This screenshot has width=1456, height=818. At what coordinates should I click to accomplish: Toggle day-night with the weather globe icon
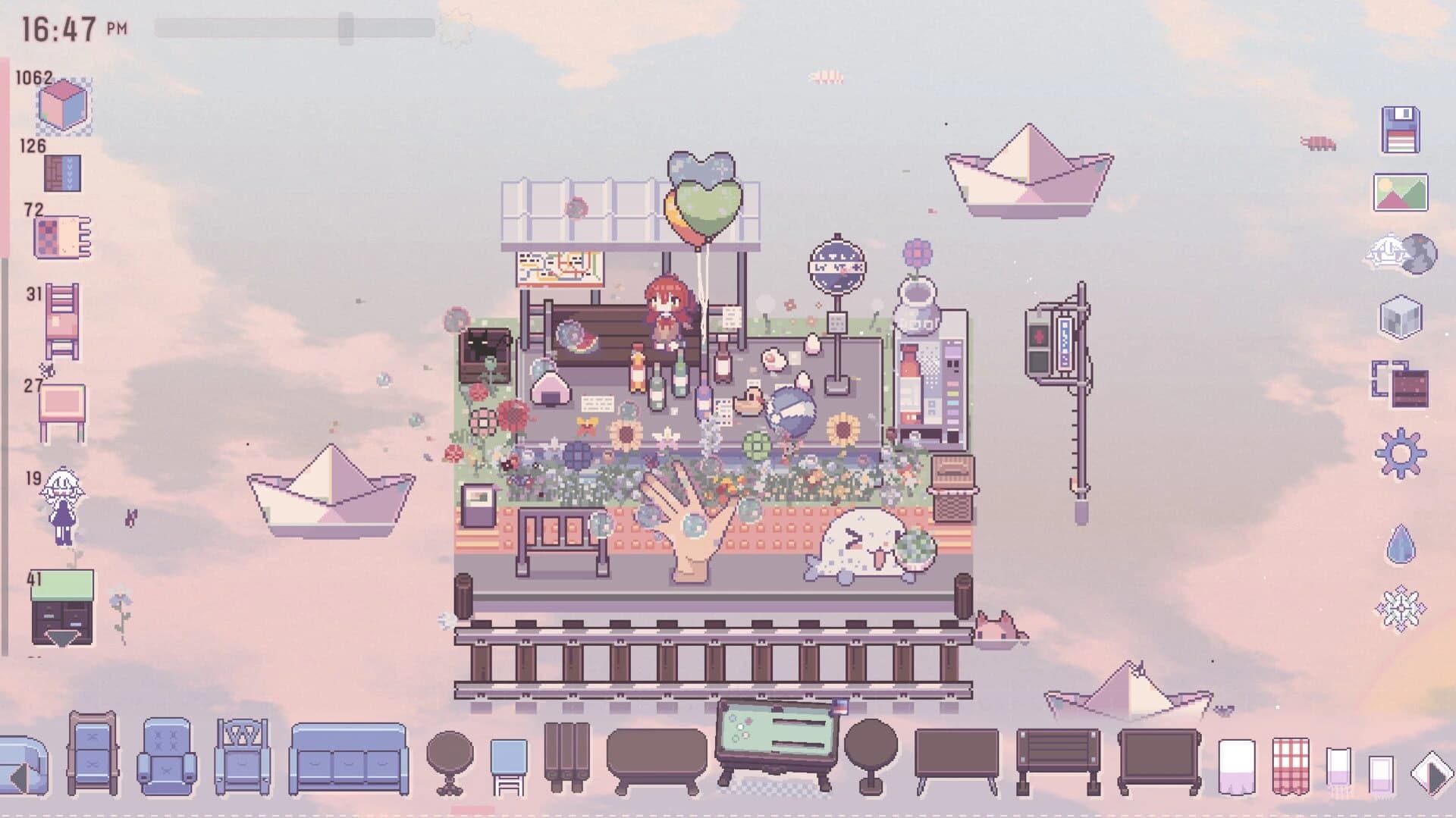click(x=1401, y=252)
